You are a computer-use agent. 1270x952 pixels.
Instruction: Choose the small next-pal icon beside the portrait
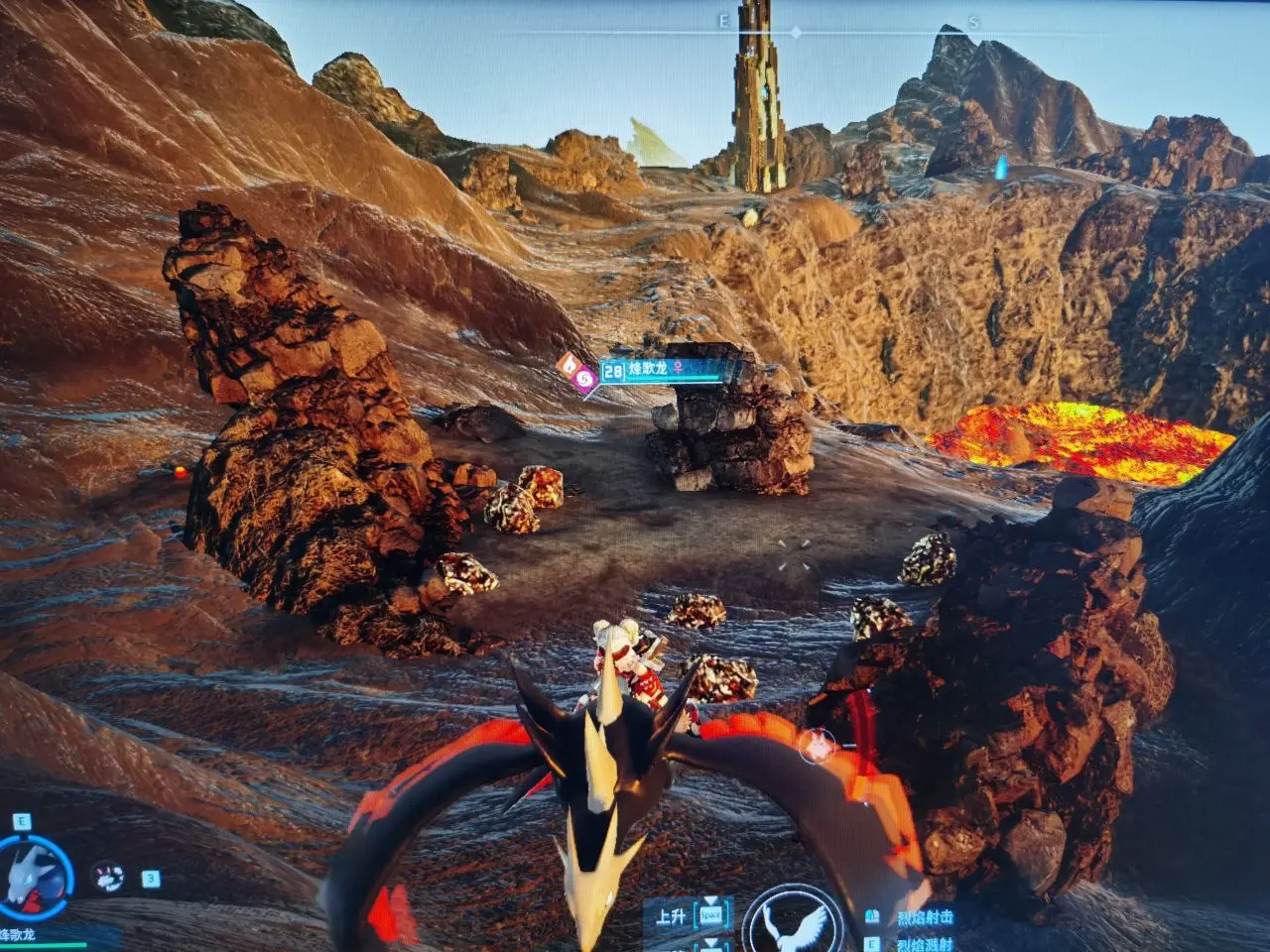106,877
